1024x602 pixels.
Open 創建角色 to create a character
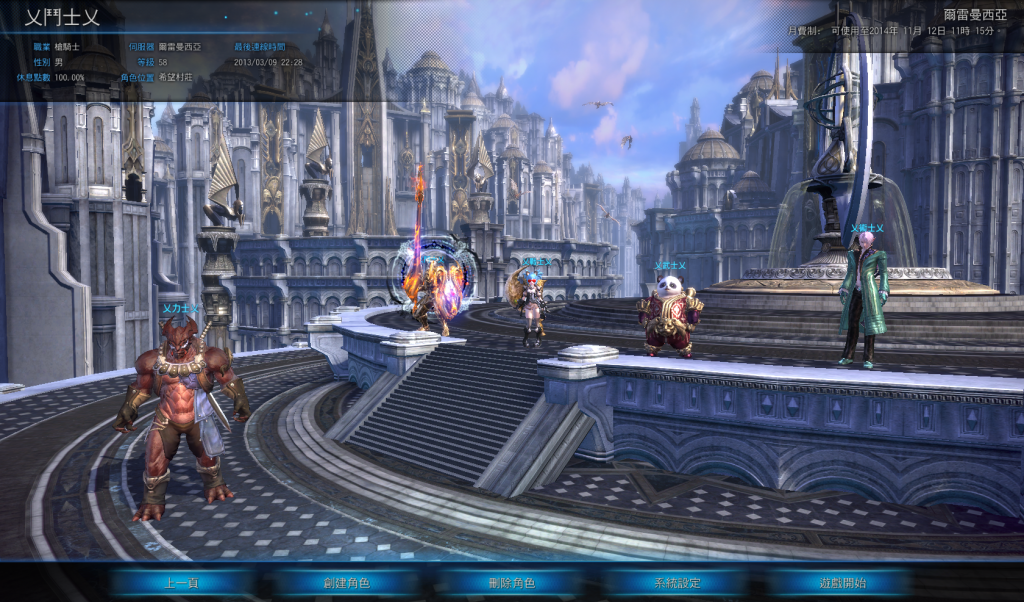click(346, 582)
